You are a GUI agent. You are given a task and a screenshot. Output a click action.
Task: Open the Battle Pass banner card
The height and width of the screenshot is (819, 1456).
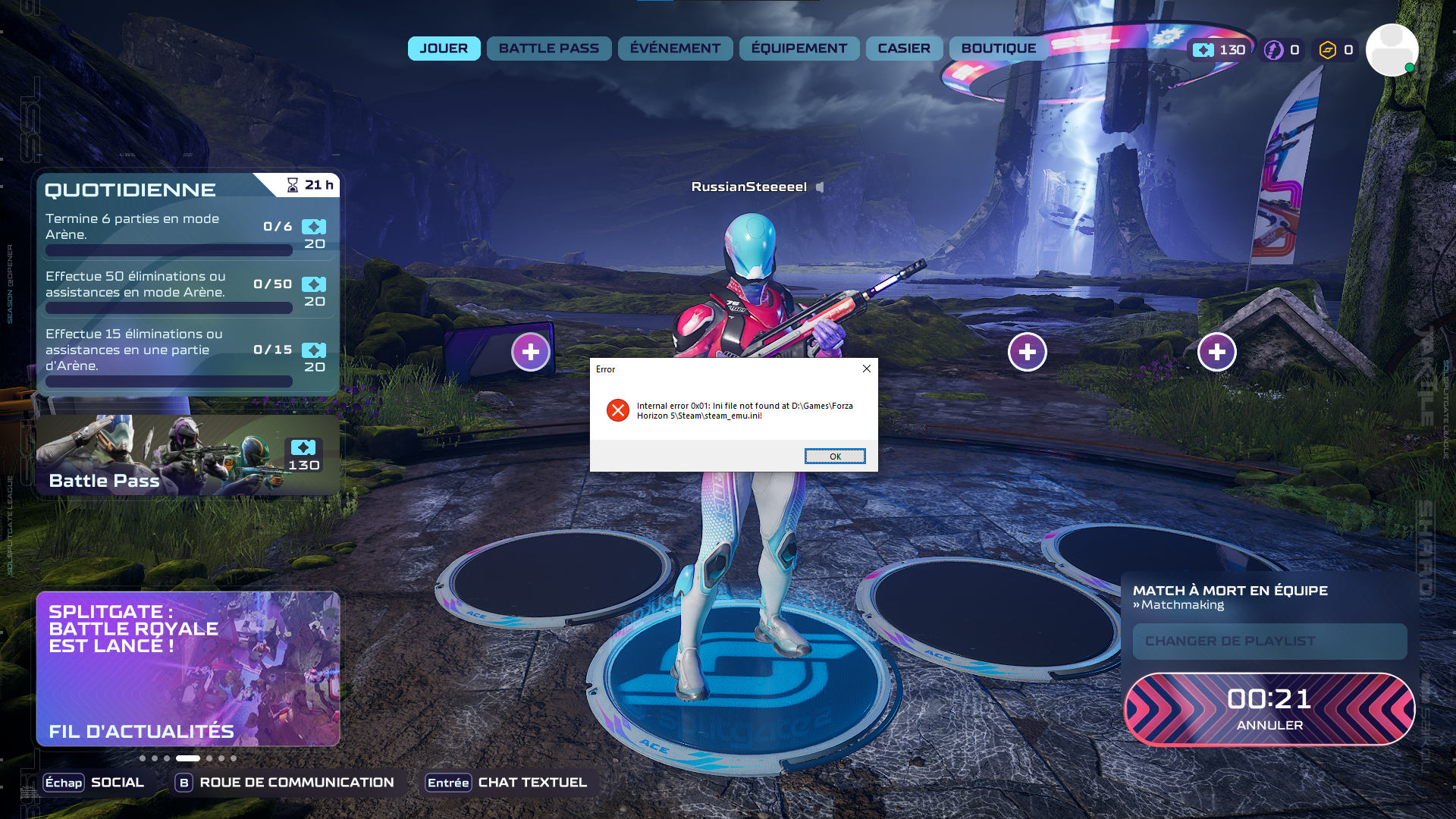click(x=187, y=455)
